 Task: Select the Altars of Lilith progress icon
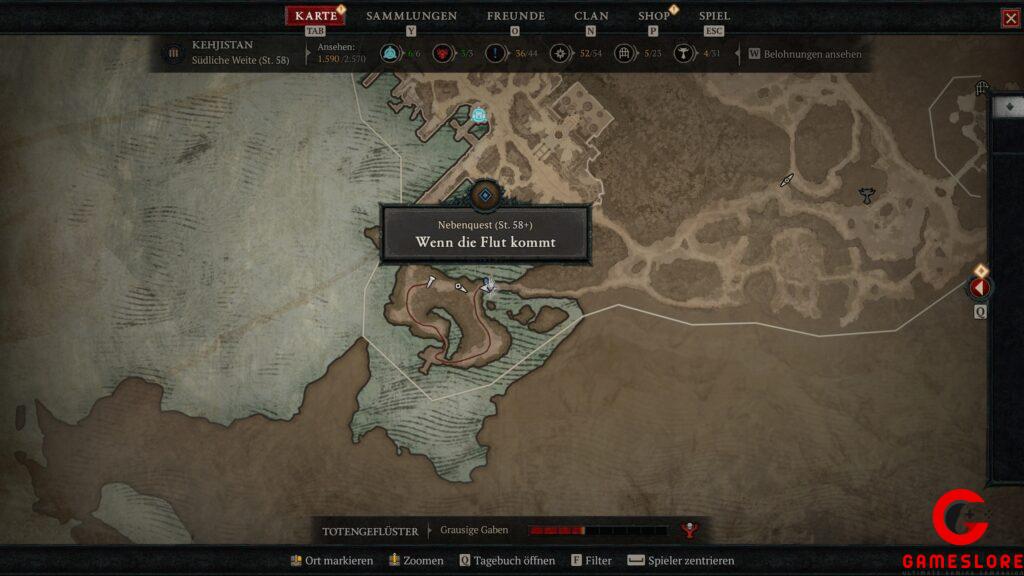(x=684, y=53)
